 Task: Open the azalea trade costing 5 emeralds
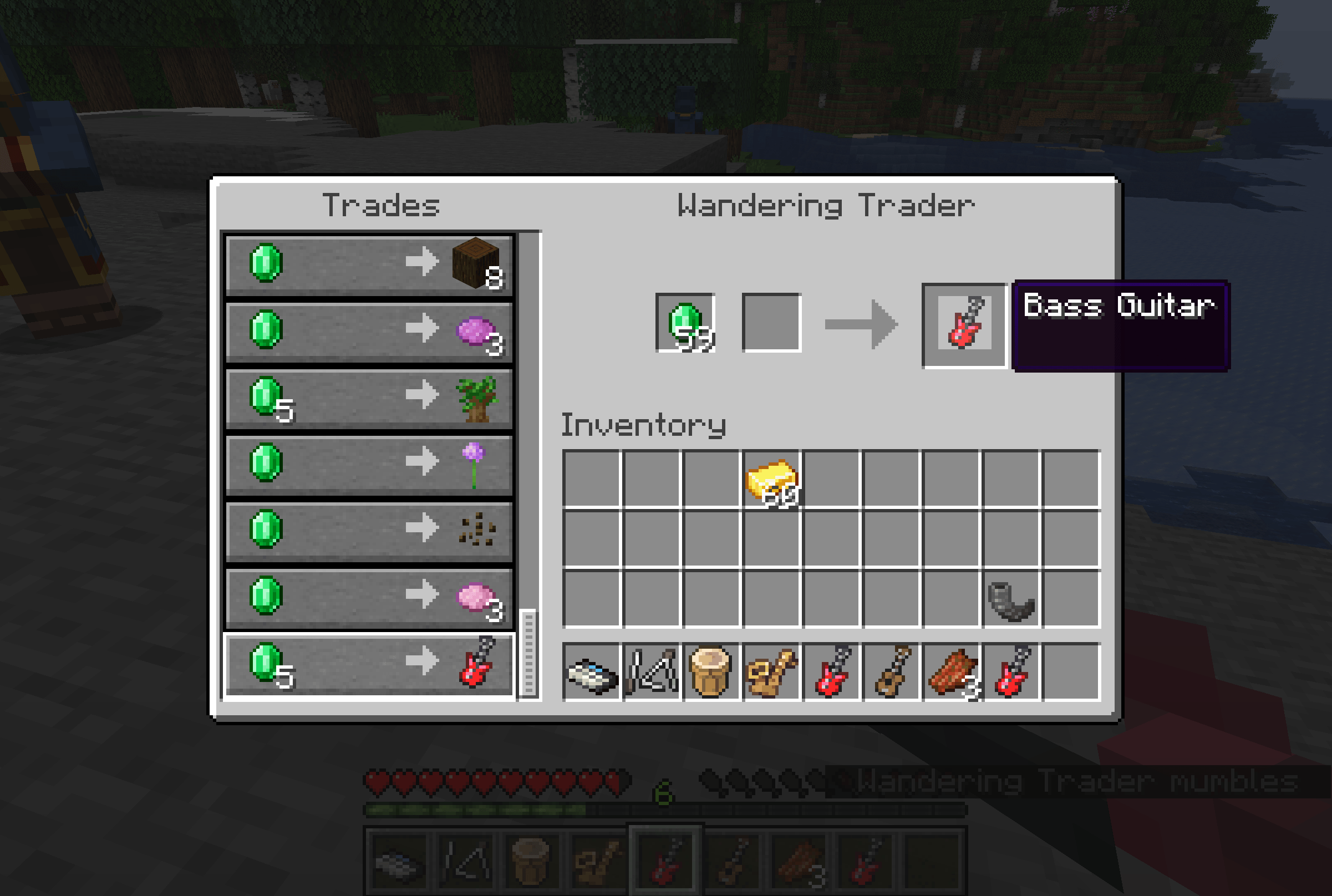(x=369, y=396)
